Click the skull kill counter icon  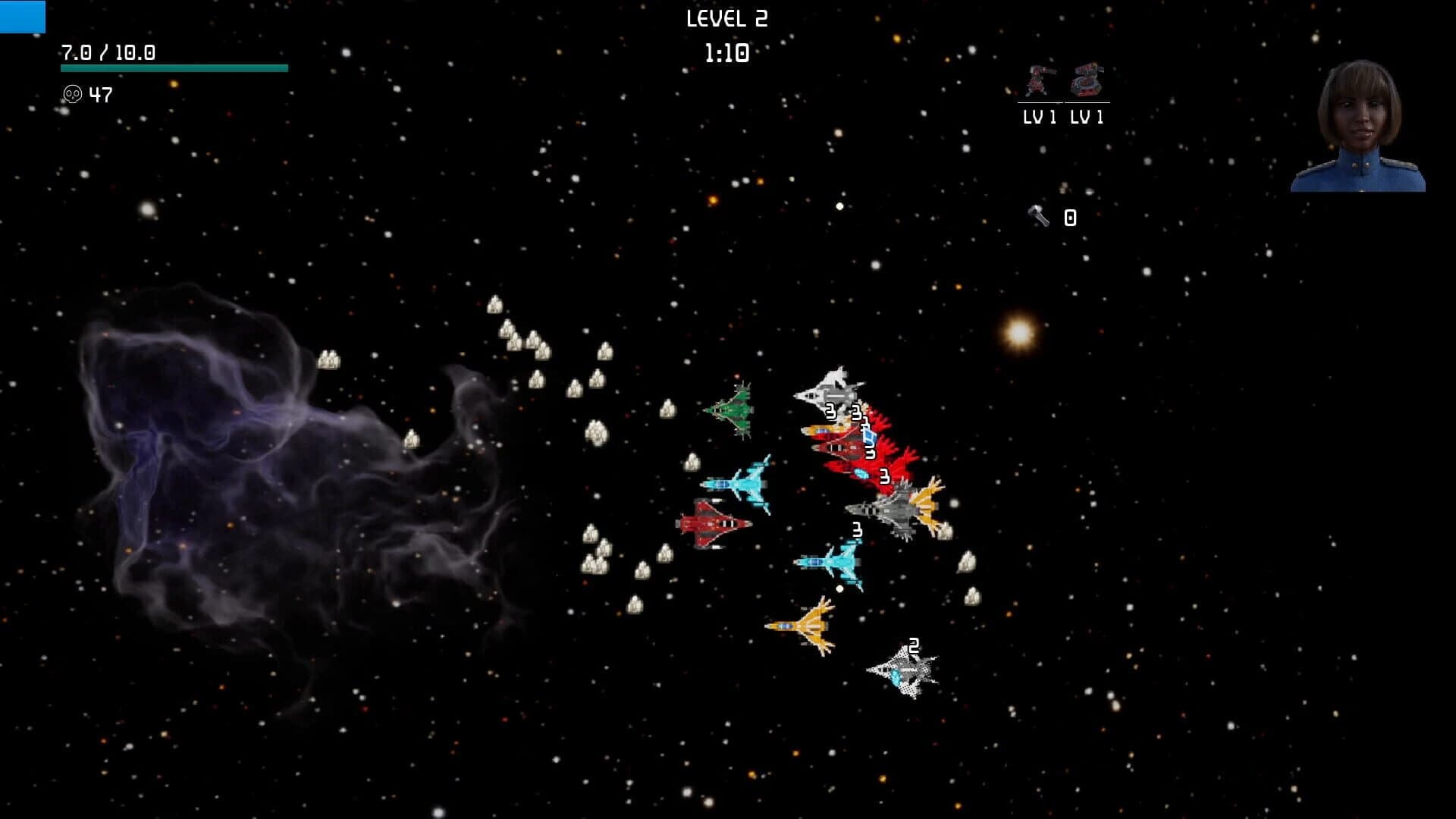point(72,95)
